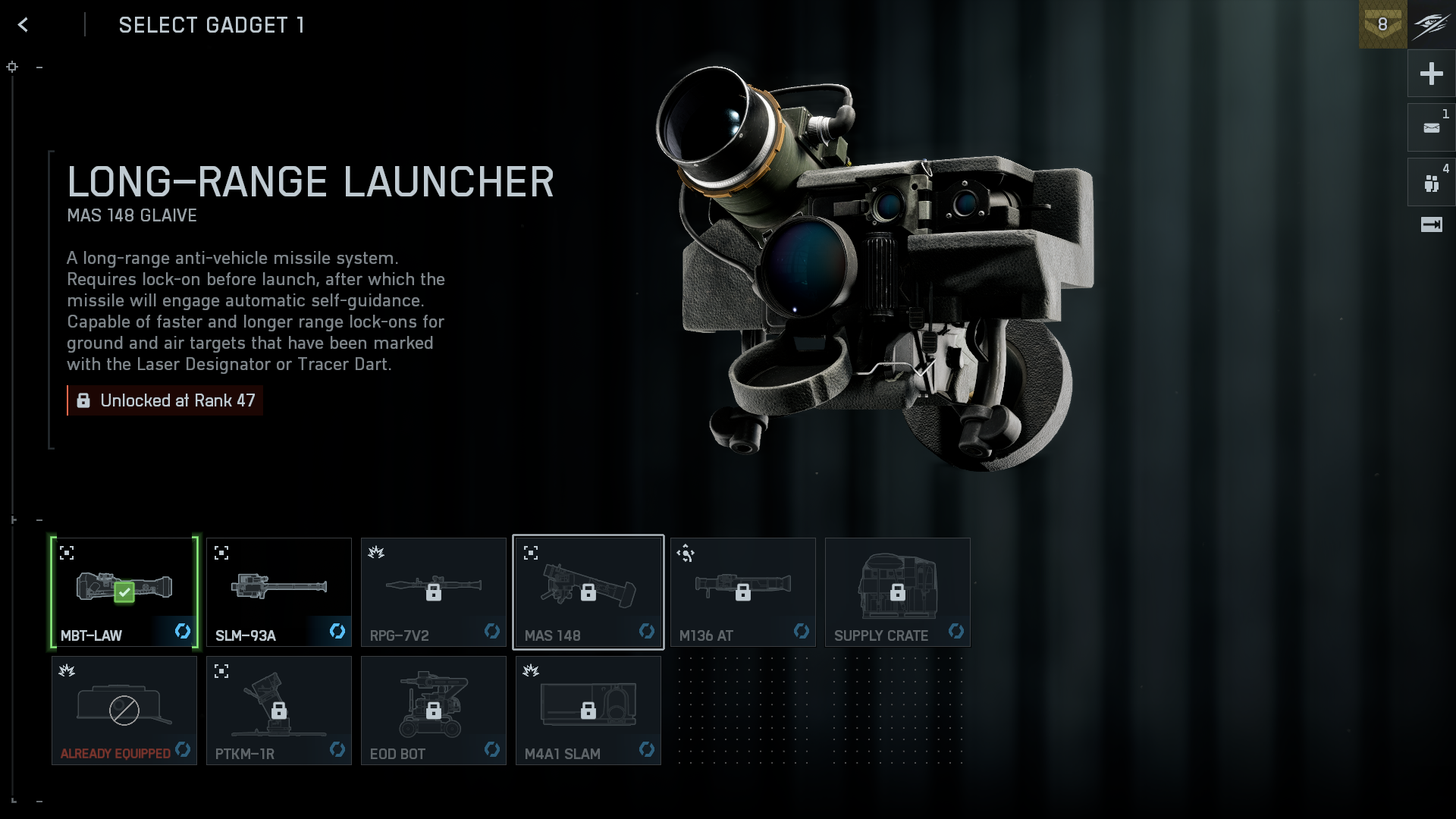The height and width of the screenshot is (819, 1456).
Task: Select the locked RPG-7V2 tile
Action: point(434,592)
